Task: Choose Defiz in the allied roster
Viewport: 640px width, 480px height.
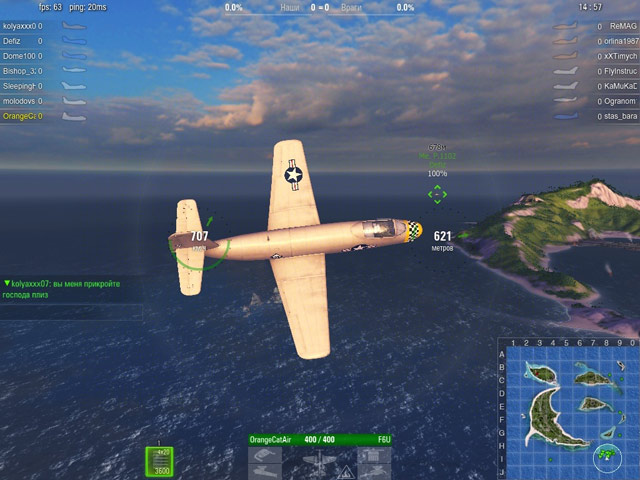Action: coord(12,41)
